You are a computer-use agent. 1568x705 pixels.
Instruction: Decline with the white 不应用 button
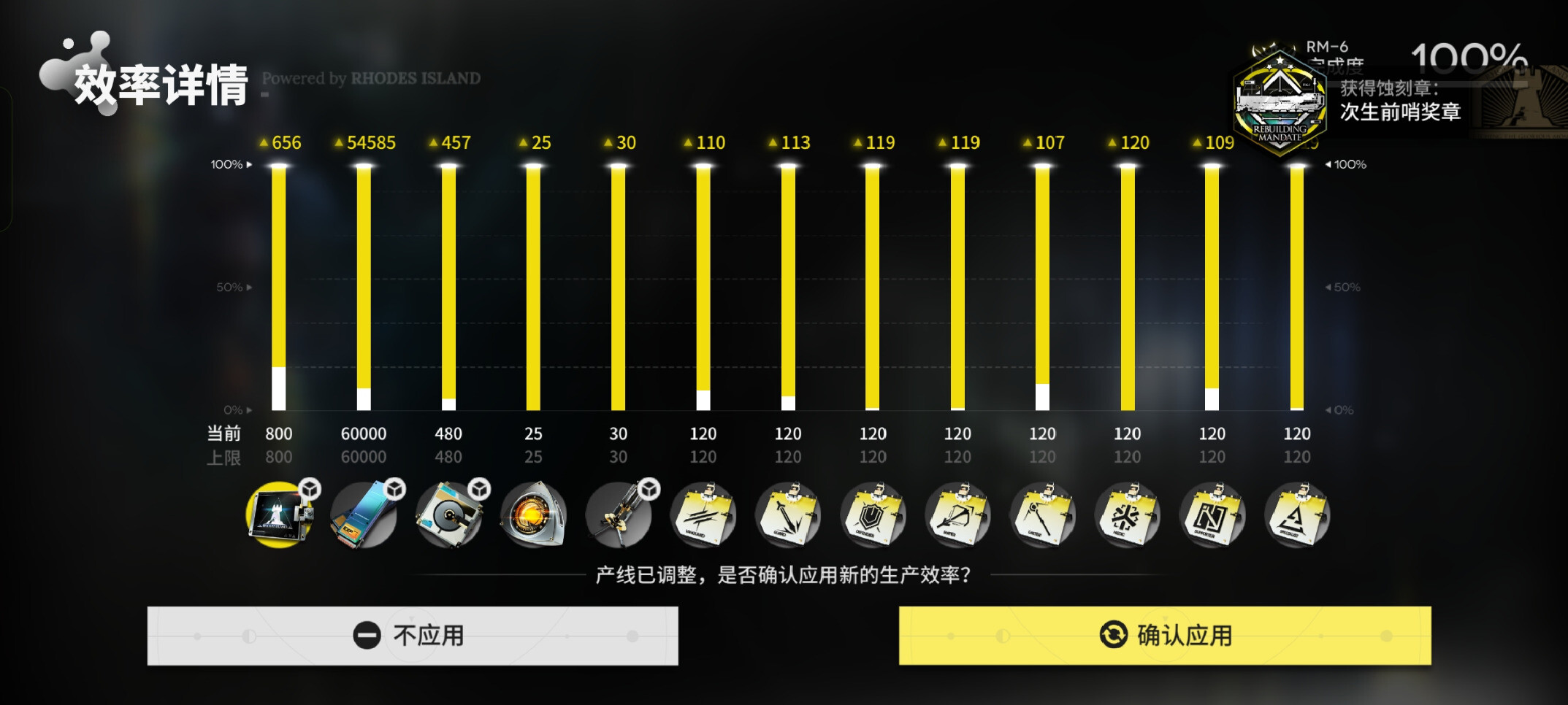coord(412,635)
